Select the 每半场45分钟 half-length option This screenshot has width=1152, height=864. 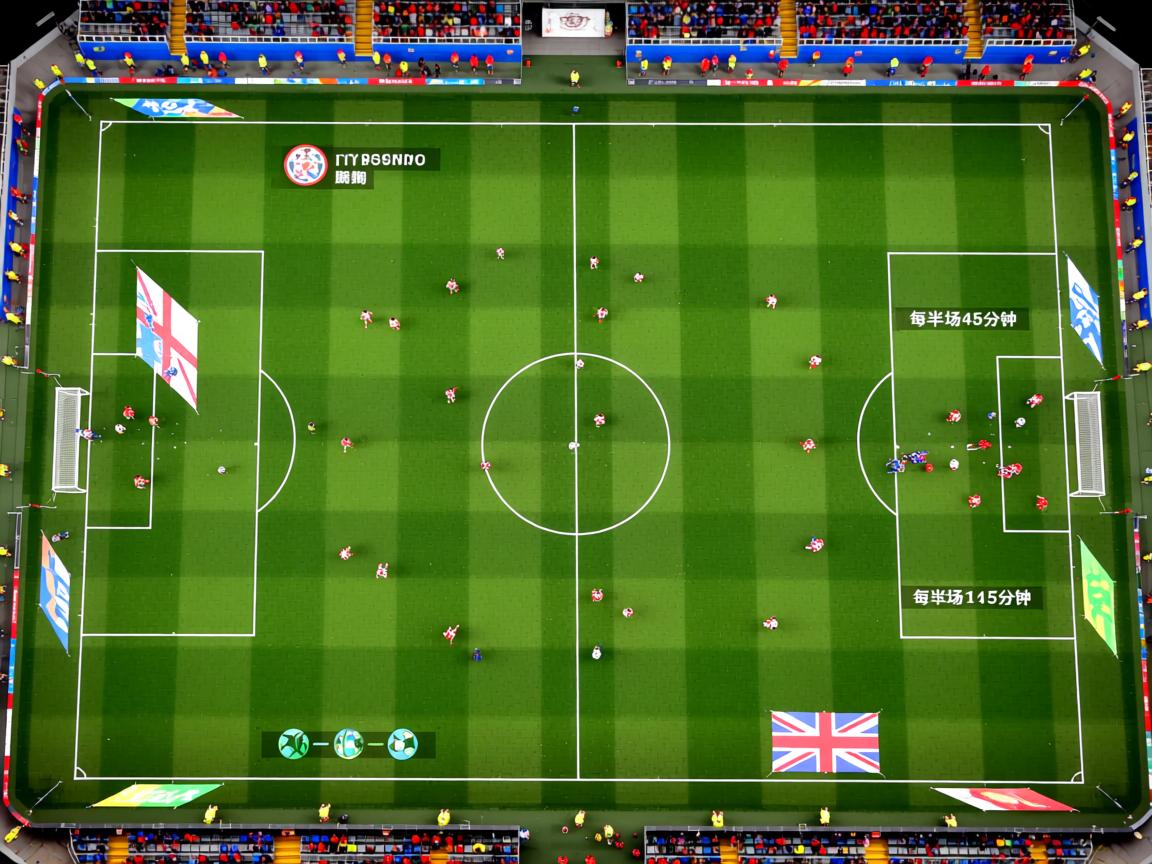click(962, 319)
